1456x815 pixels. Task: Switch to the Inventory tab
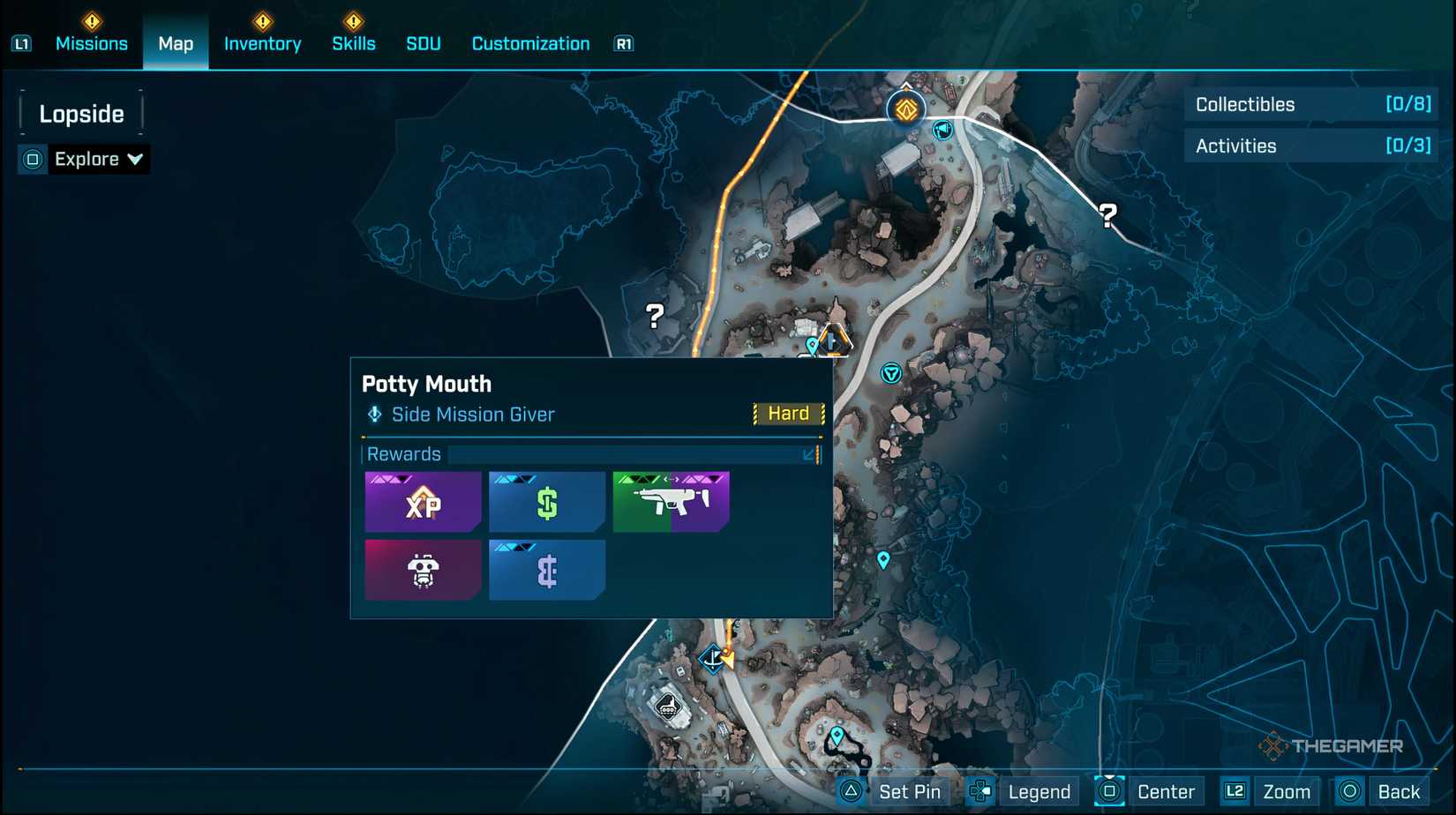click(262, 43)
